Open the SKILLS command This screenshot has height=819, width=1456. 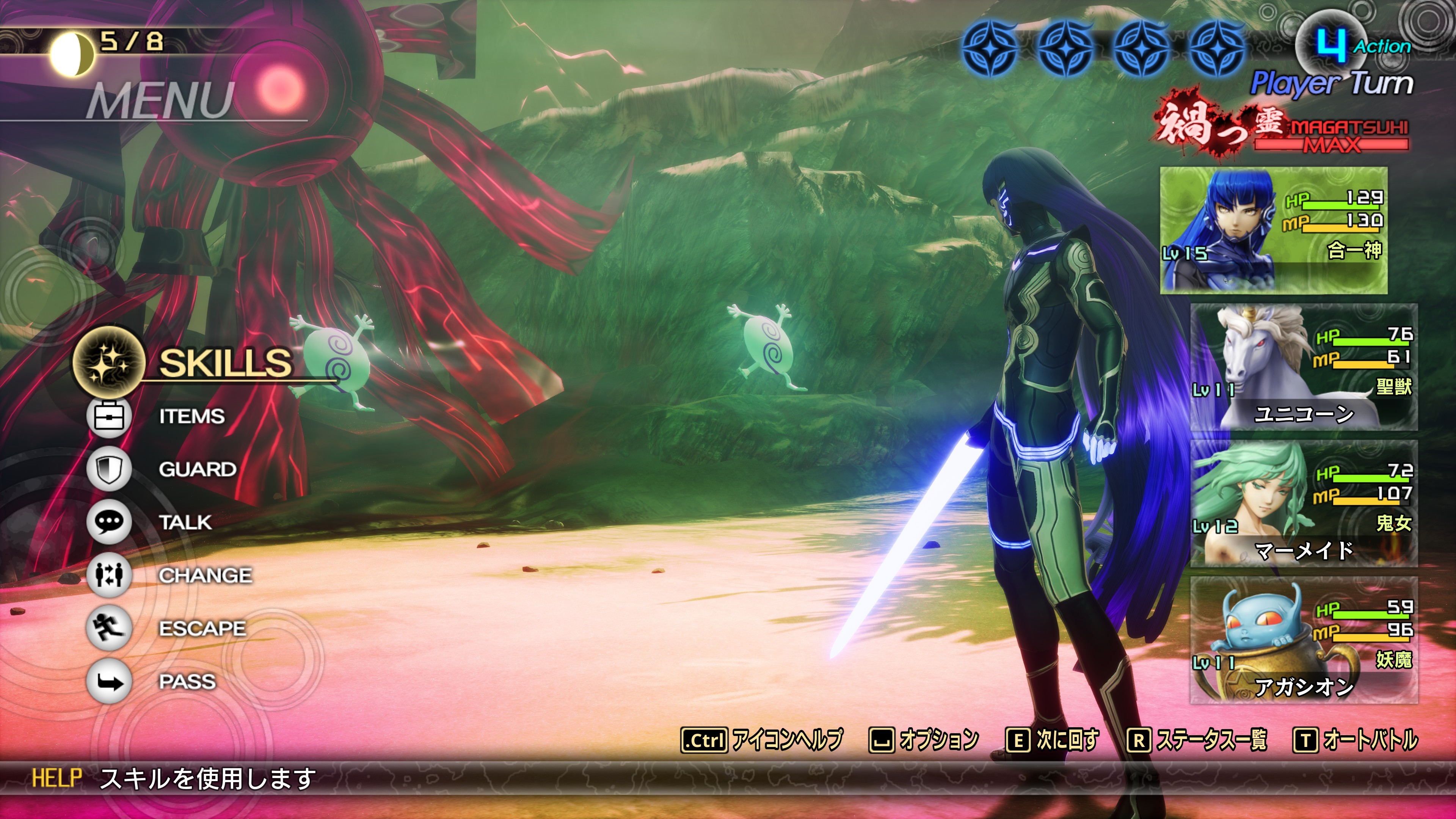coord(225,362)
